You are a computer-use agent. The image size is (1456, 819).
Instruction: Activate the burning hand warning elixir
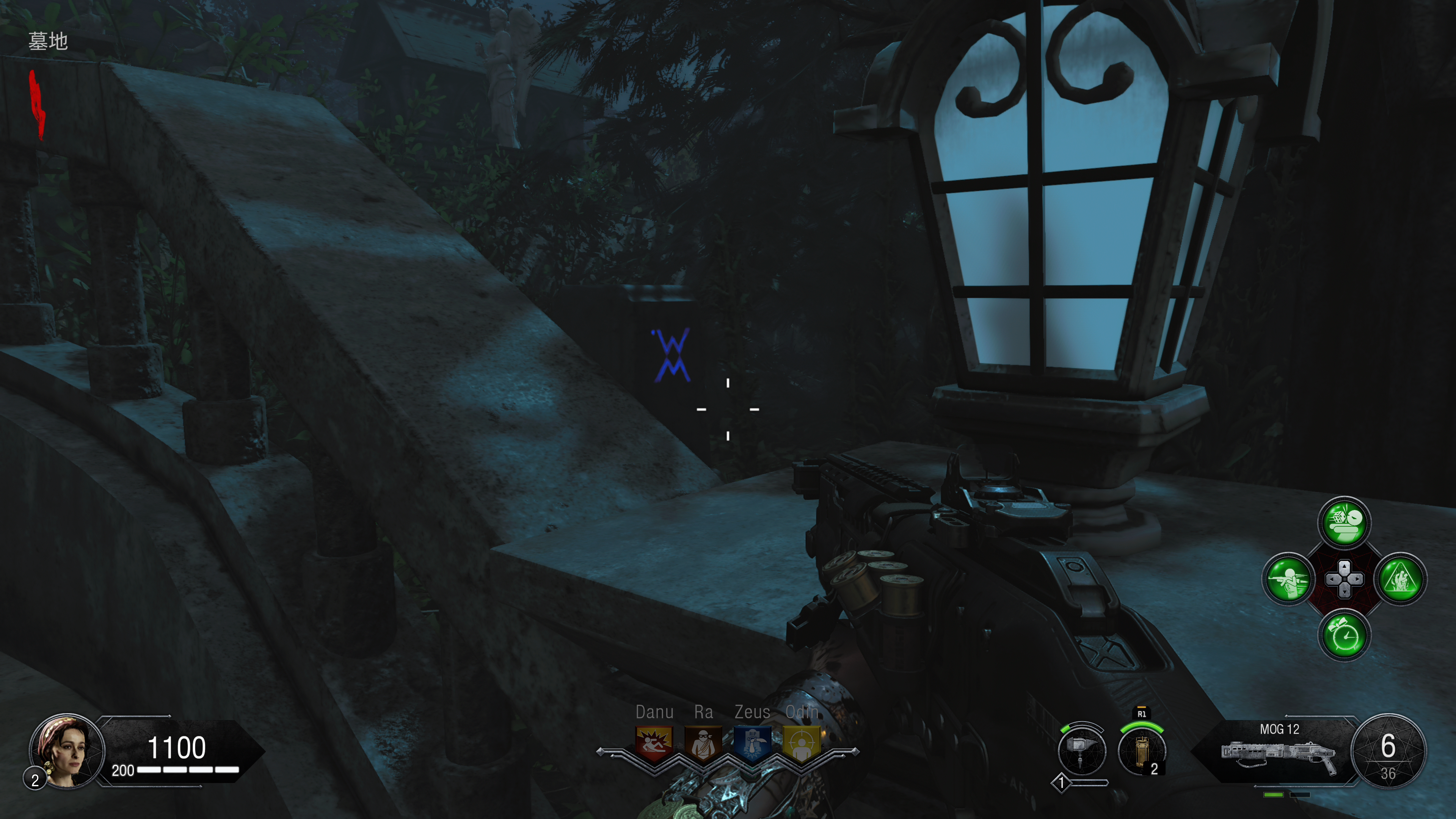(x=1400, y=579)
